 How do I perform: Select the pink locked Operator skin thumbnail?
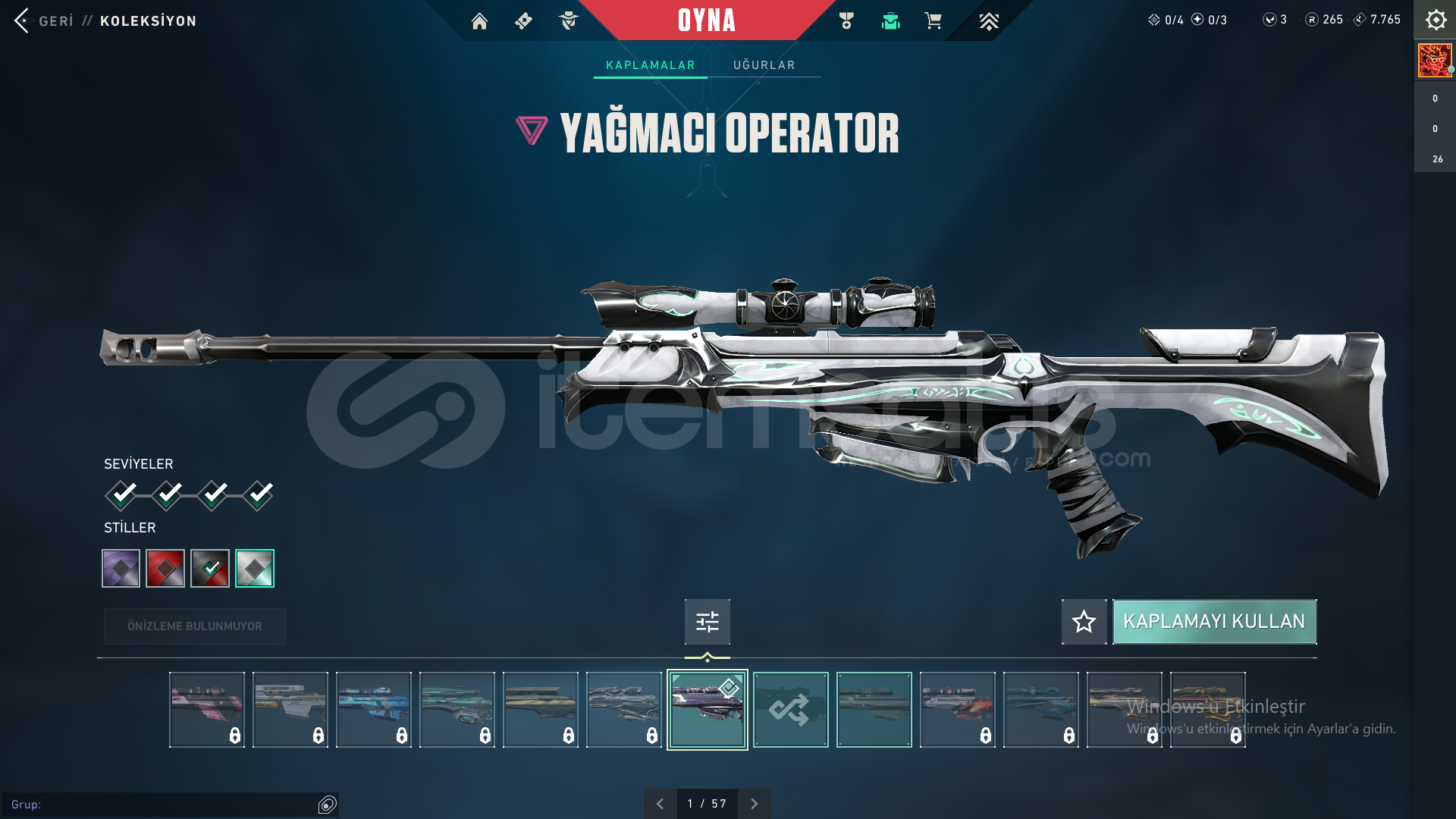pos(207,710)
